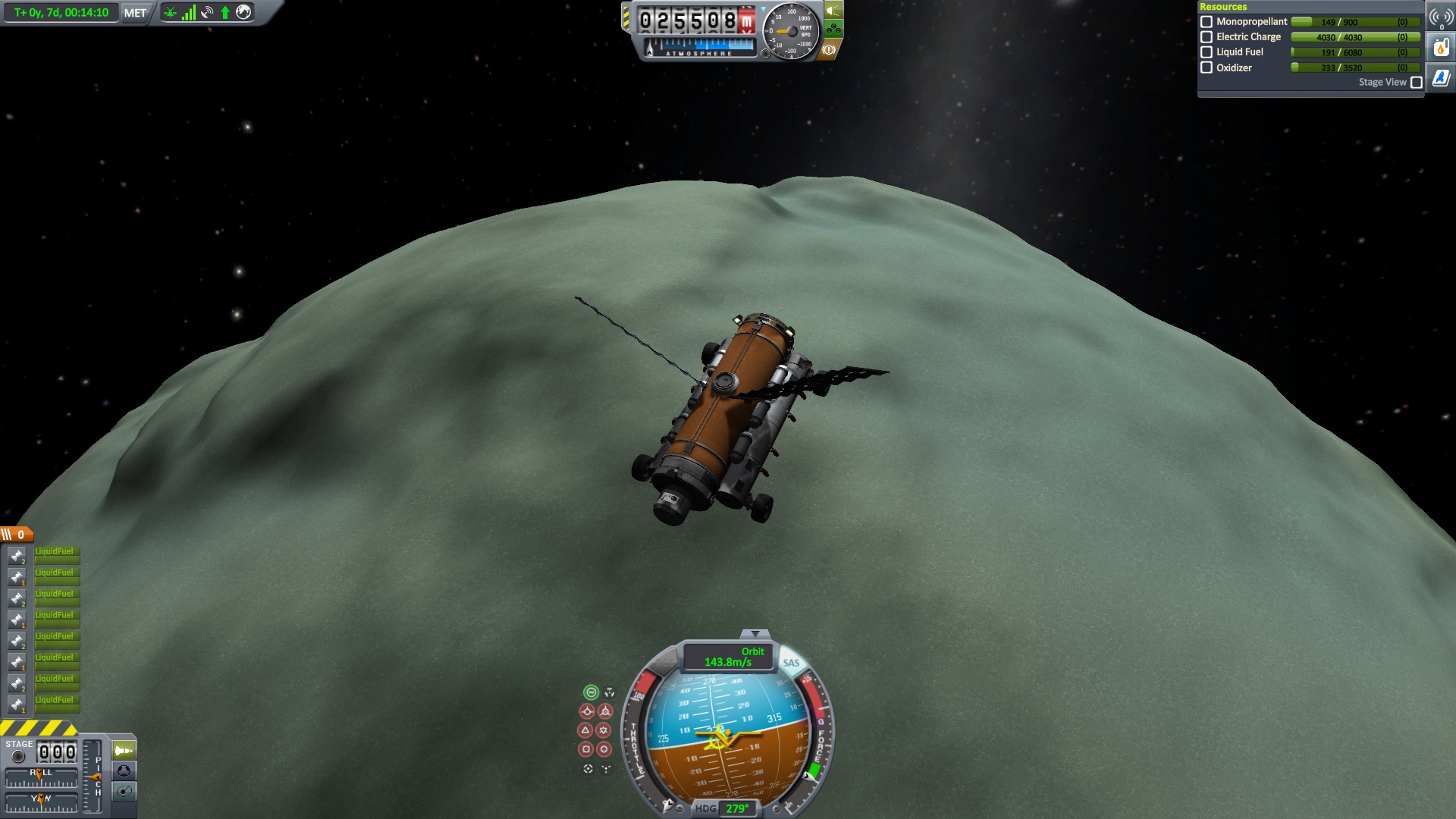This screenshot has width=1456, height=819.
Task: Tick the Liquid Fuel resource checkbox
Action: [1207, 52]
